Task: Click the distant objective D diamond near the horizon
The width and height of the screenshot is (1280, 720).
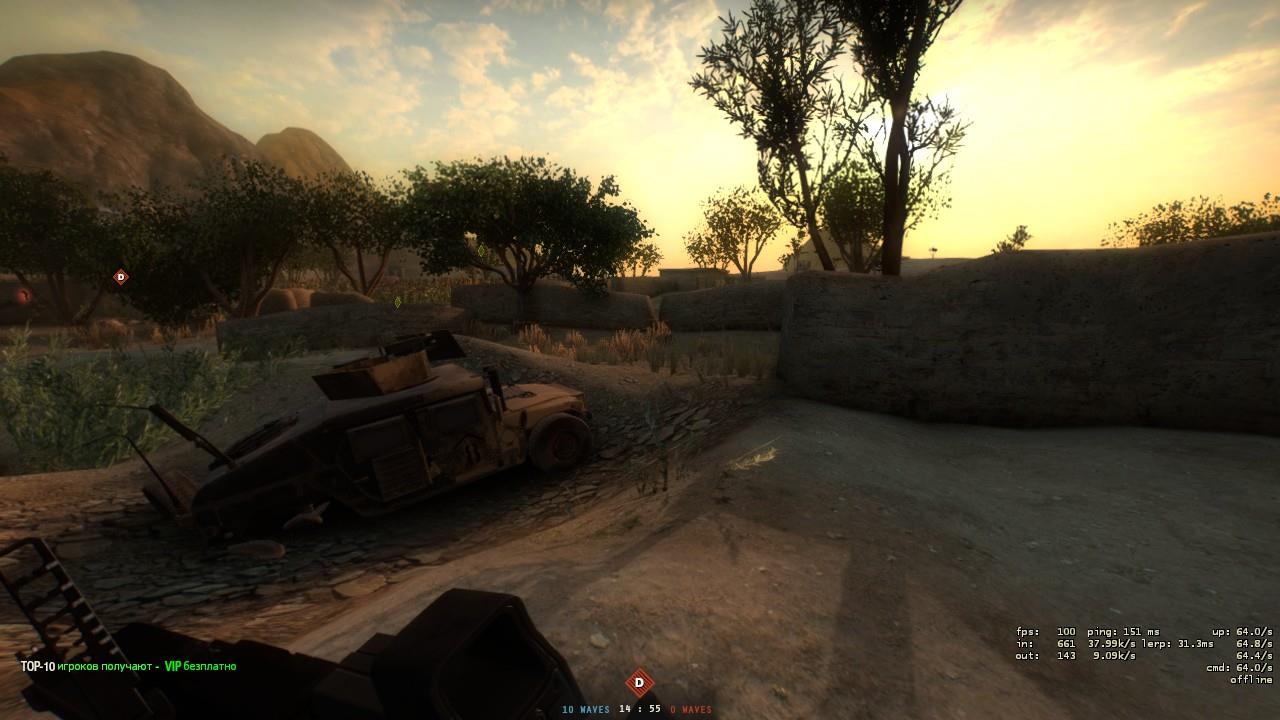Action: (x=121, y=276)
